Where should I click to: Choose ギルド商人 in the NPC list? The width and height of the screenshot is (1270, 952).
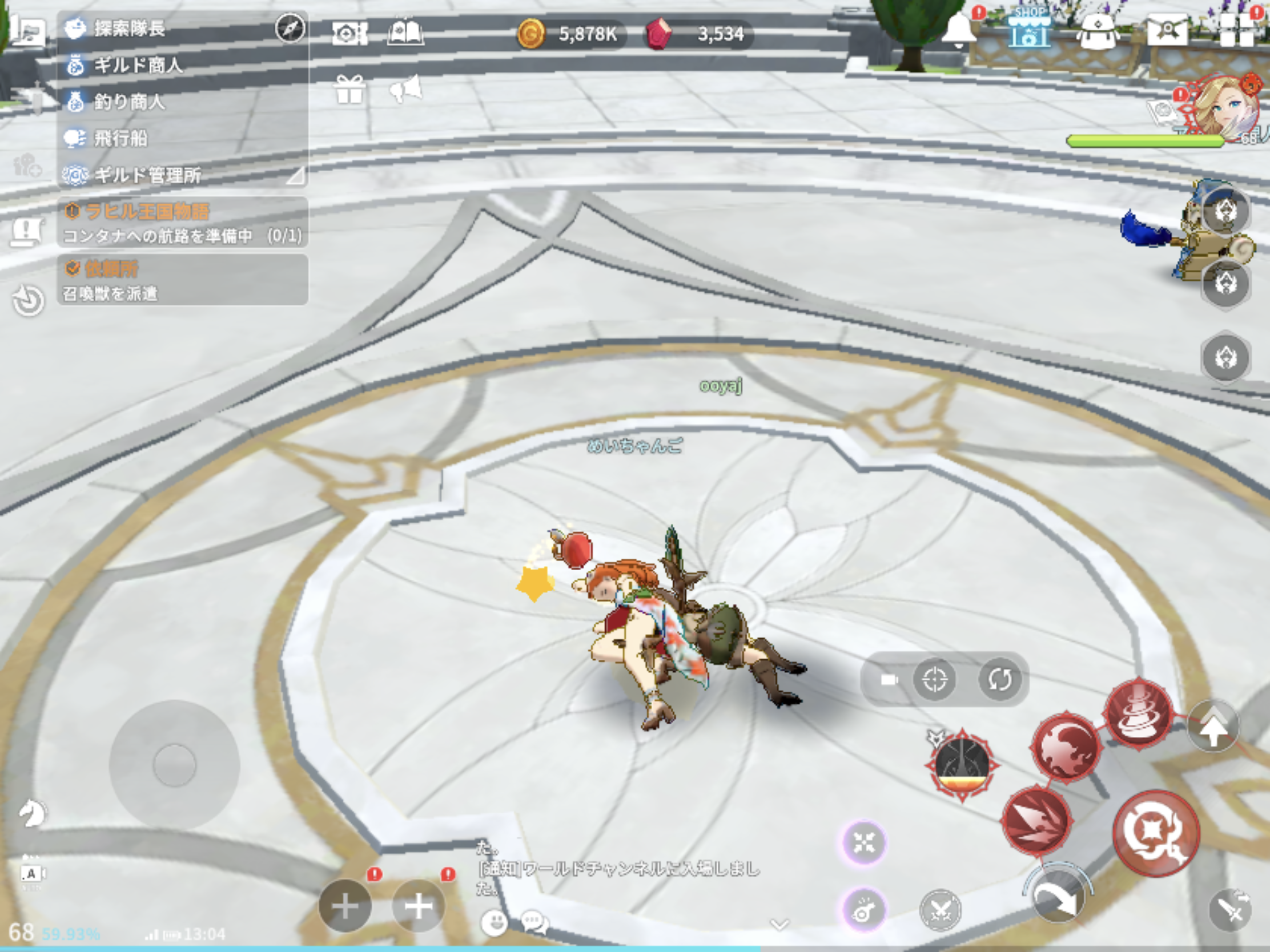coord(138,66)
